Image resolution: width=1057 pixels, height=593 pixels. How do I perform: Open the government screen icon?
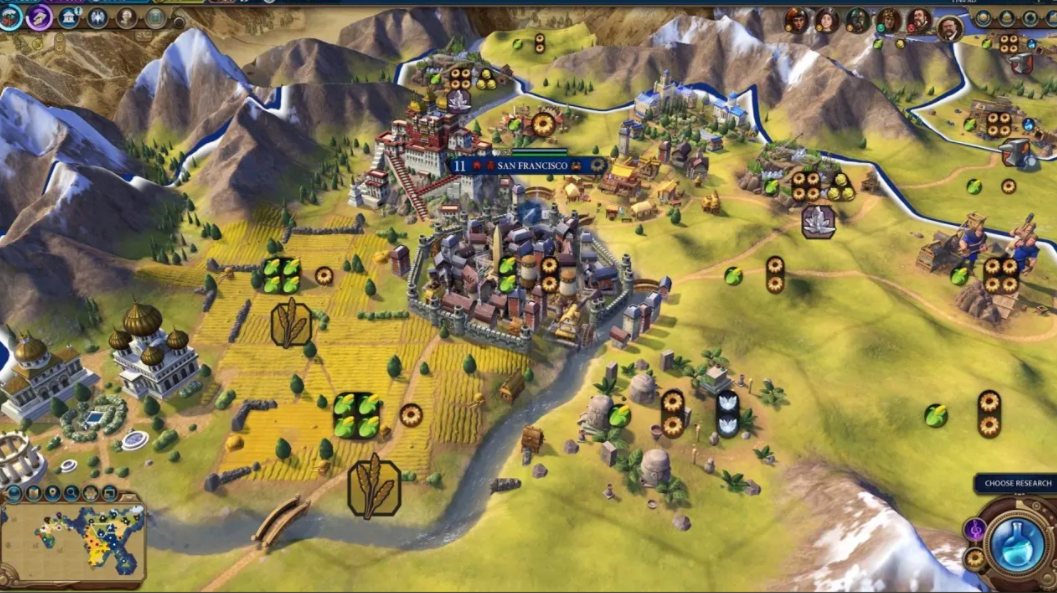pos(70,18)
